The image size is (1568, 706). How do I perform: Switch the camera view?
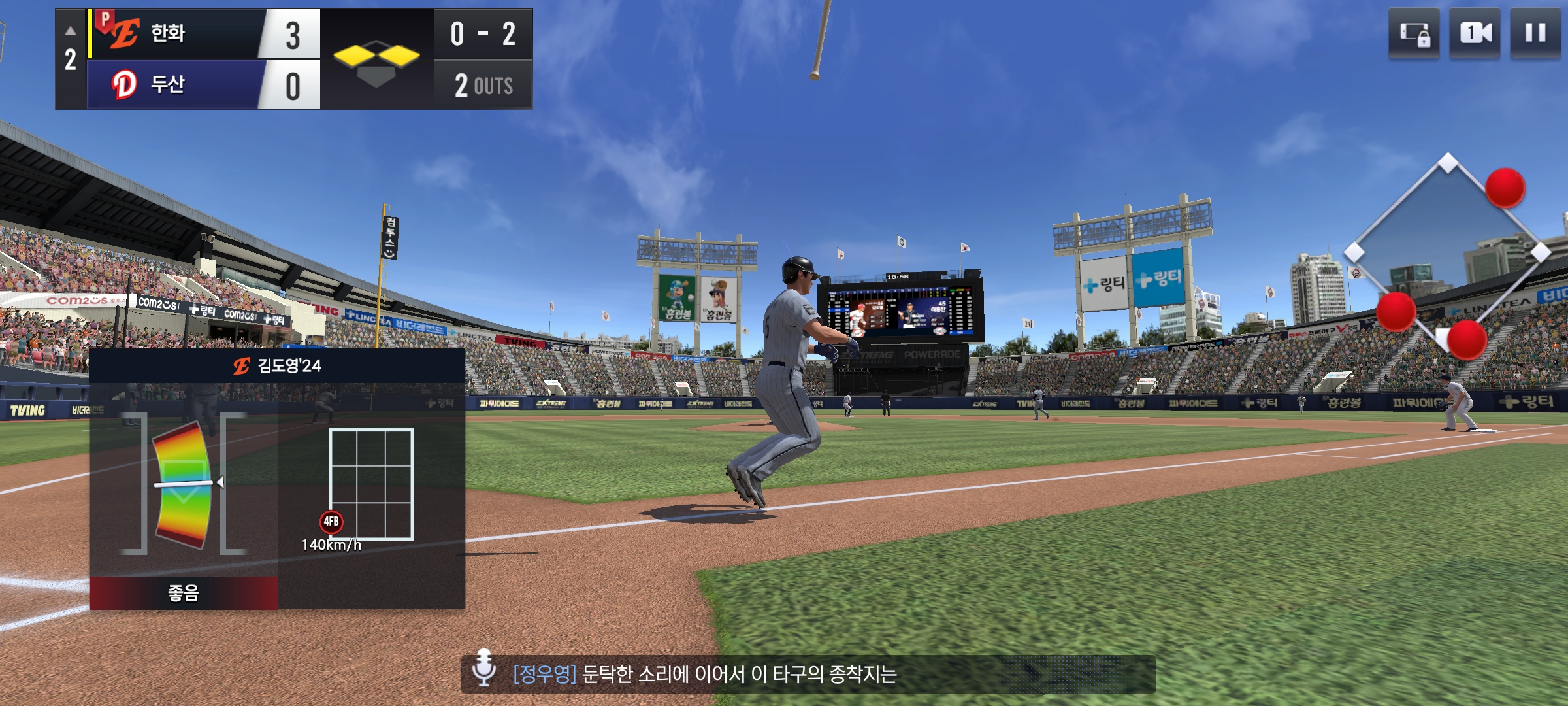click(1475, 33)
